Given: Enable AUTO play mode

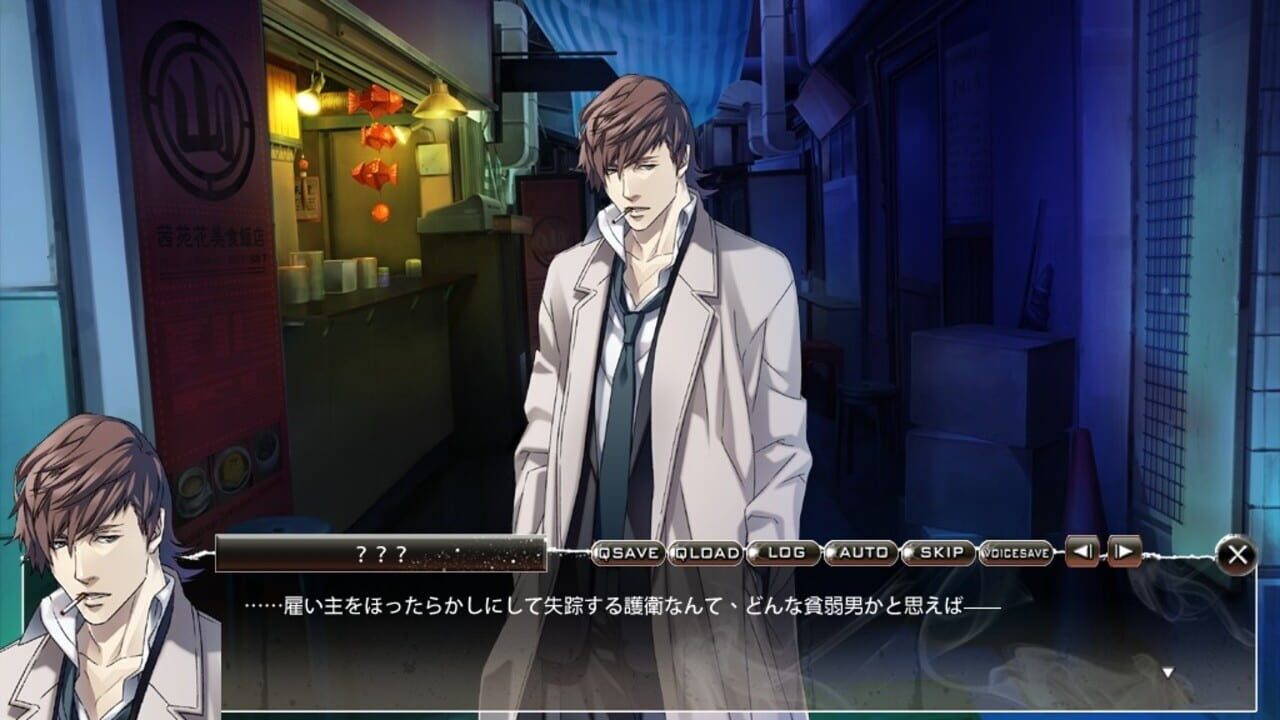Looking at the screenshot, I should point(862,551).
